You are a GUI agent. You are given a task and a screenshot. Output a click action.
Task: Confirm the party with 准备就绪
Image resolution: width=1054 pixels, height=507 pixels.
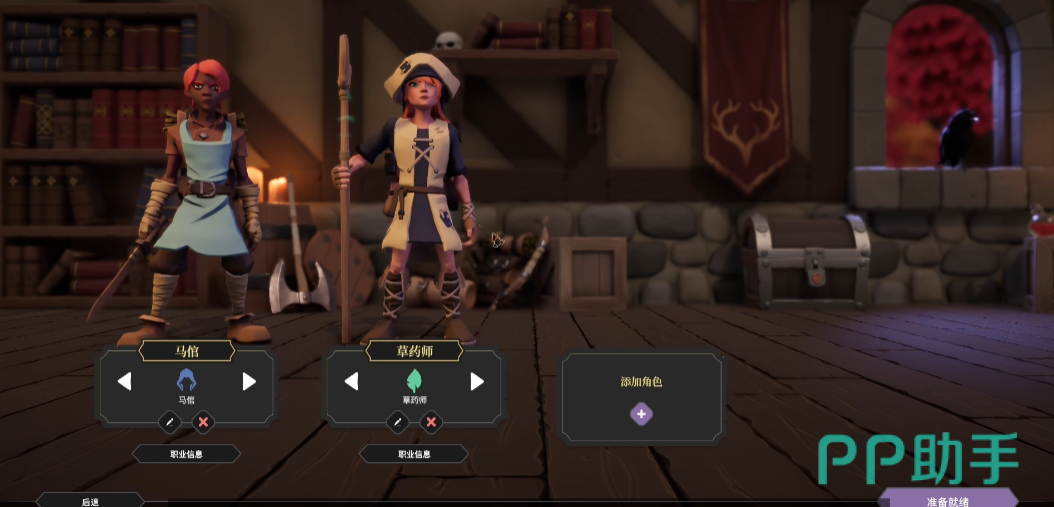click(x=947, y=499)
